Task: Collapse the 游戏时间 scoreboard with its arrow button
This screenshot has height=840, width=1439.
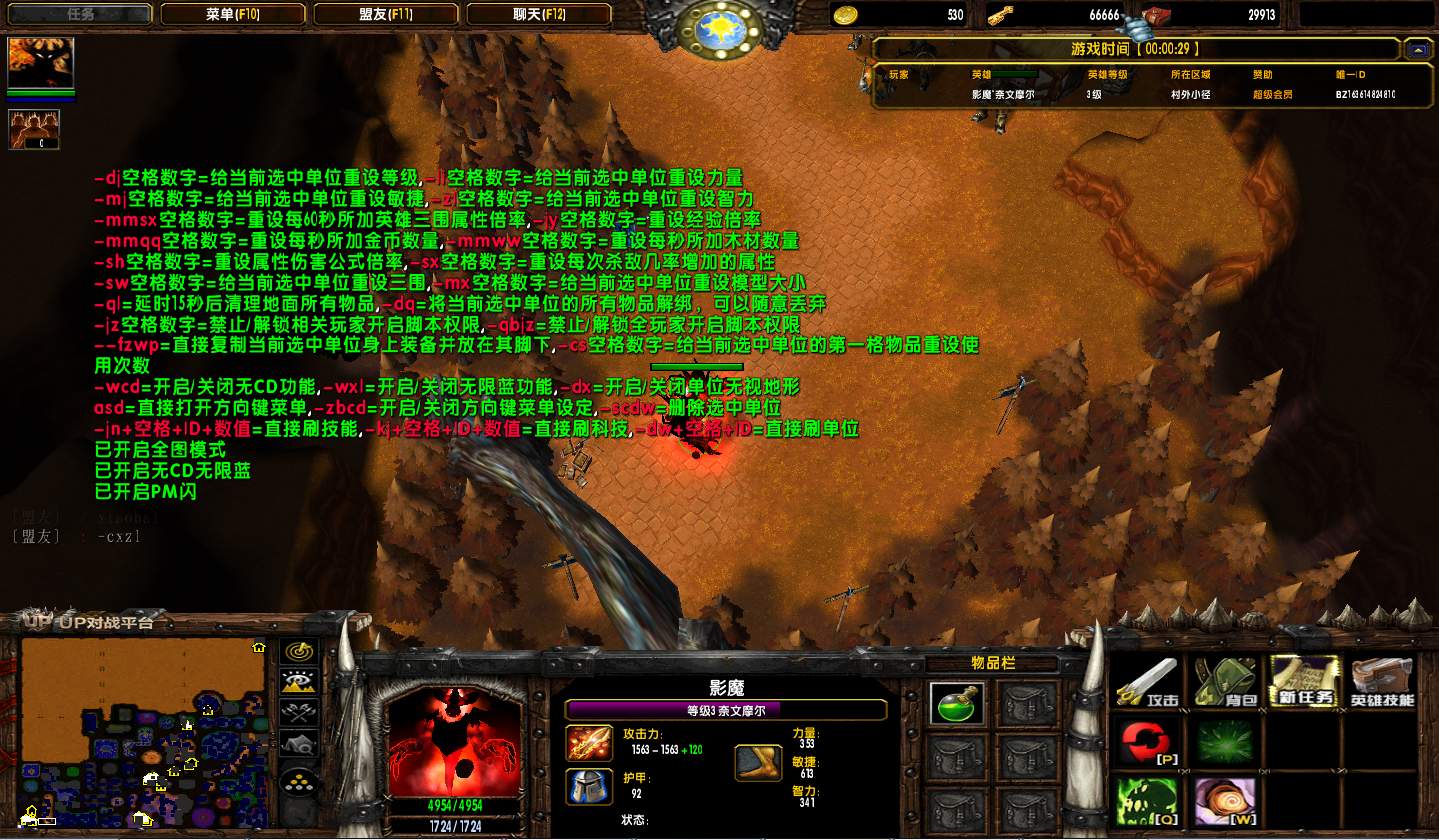Action: coord(1417,49)
